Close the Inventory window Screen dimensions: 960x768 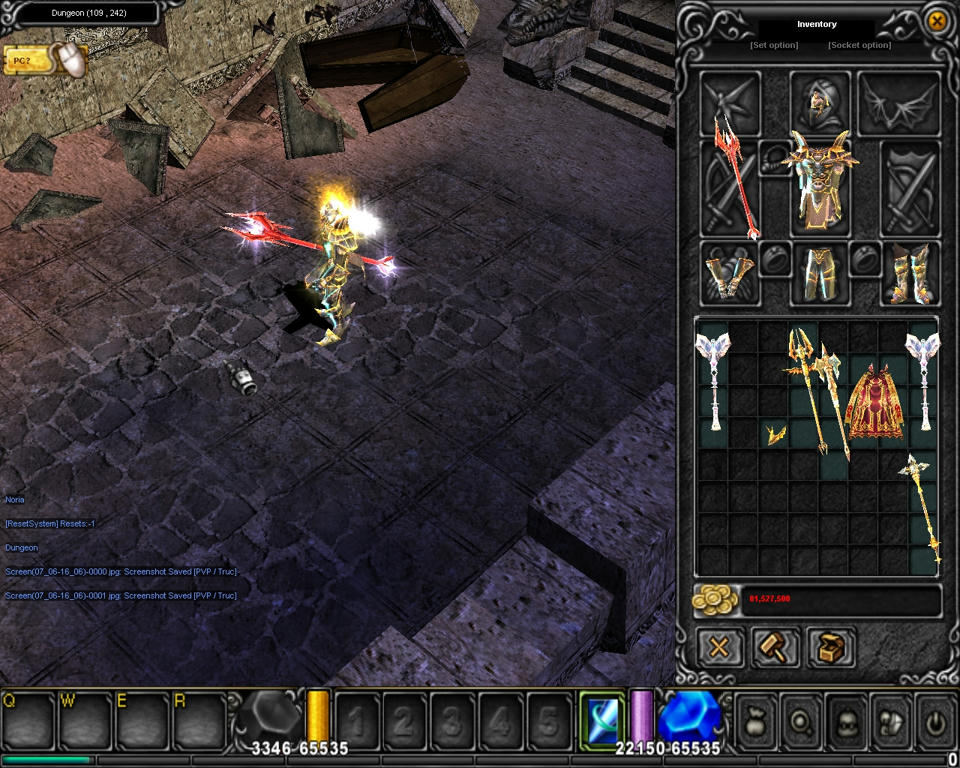(936, 21)
